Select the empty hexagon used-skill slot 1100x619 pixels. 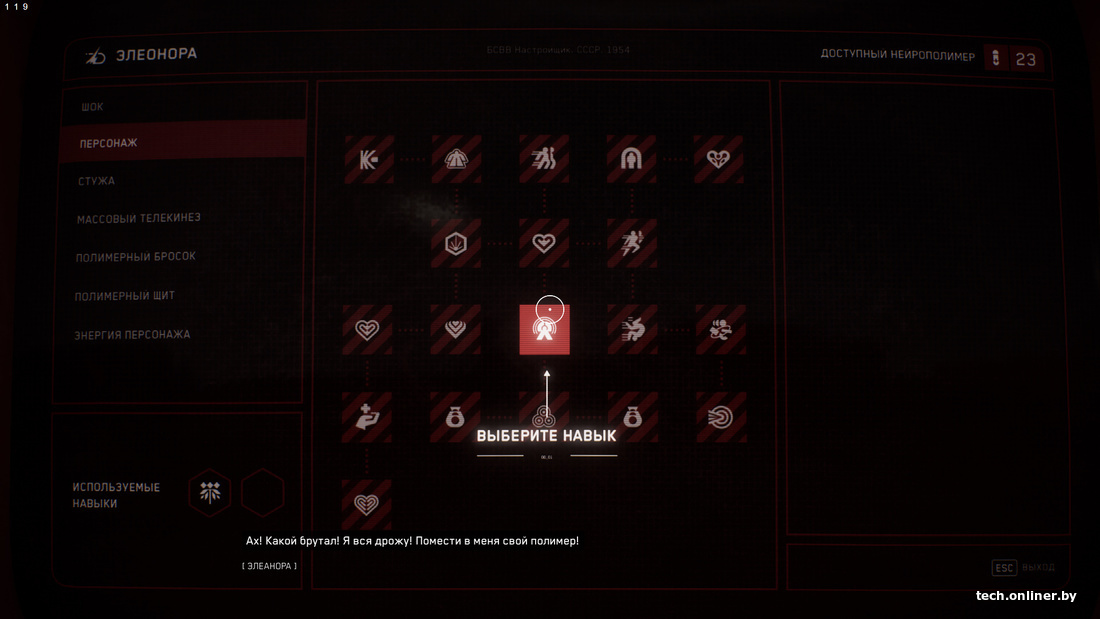tap(263, 492)
